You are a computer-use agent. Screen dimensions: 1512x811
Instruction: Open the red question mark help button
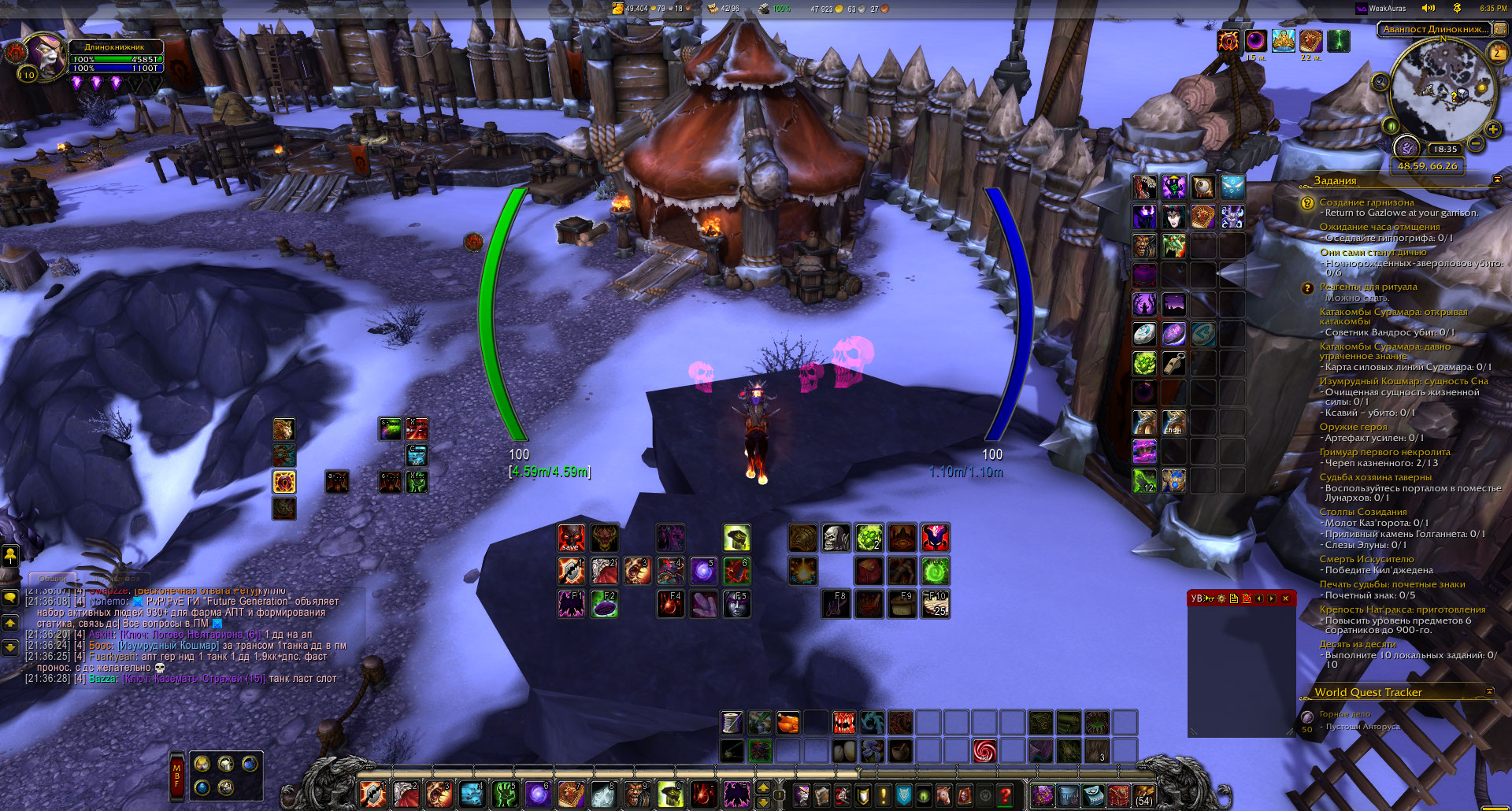point(1005,795)
